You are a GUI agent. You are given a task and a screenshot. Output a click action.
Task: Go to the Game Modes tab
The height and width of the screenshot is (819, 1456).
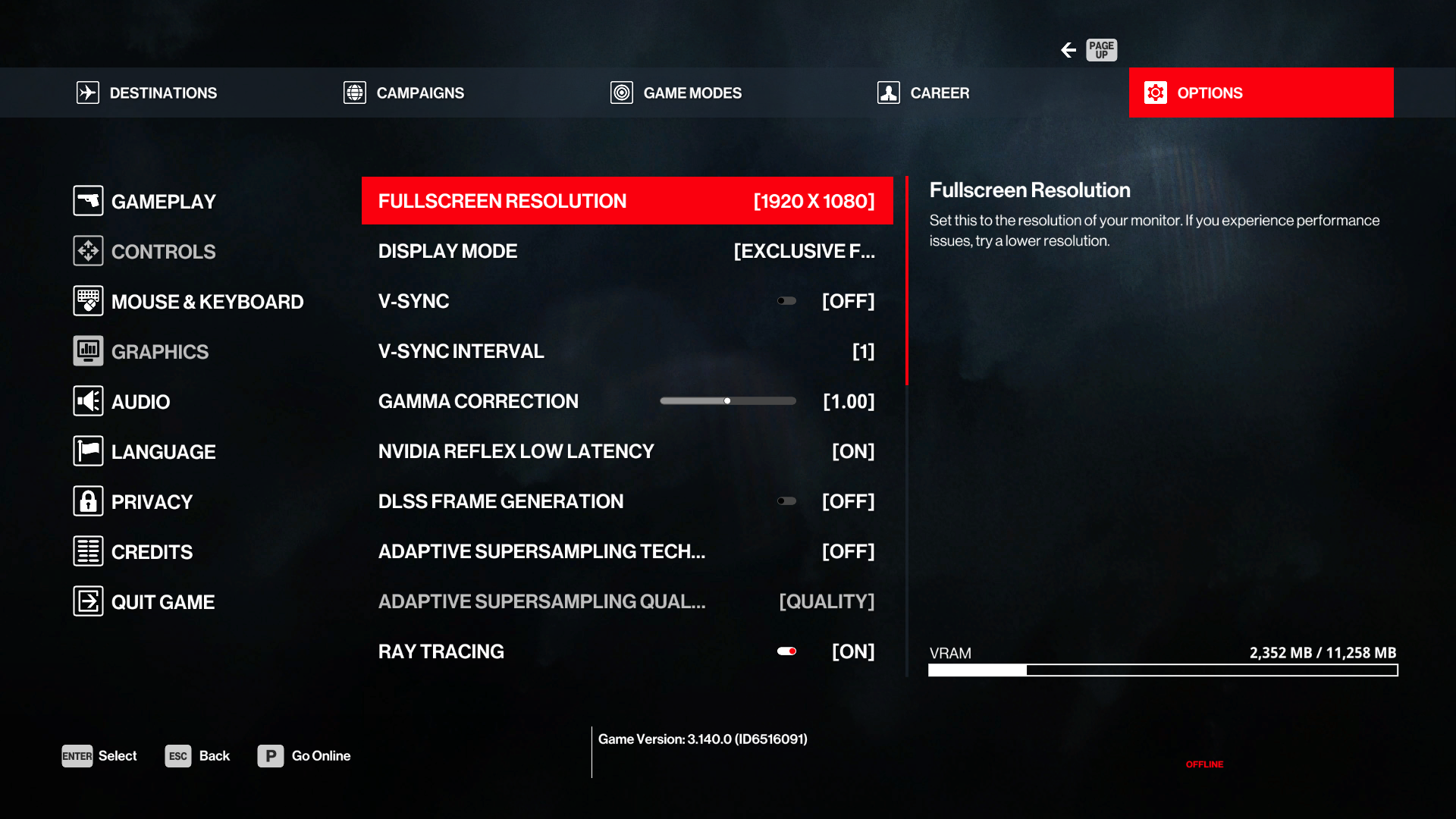(676, 93)
